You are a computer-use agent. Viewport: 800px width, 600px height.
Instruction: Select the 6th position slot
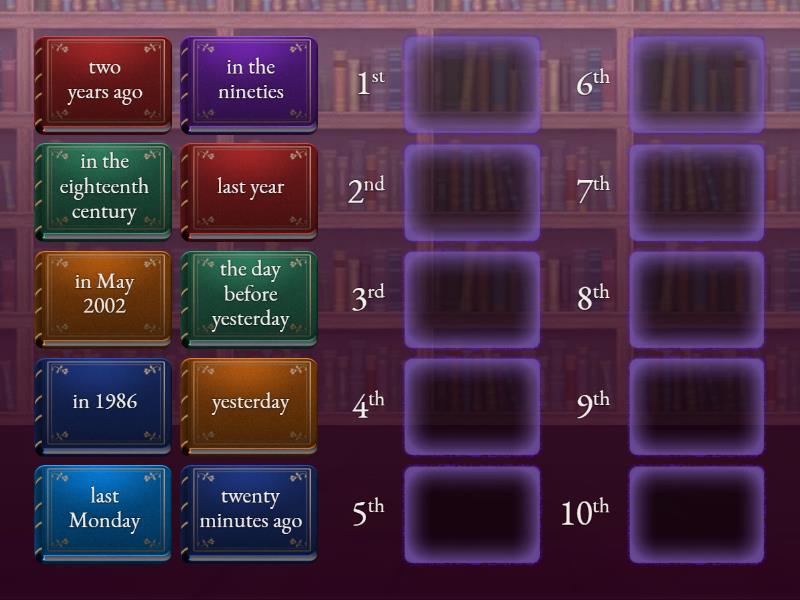(x=696, y=84)
